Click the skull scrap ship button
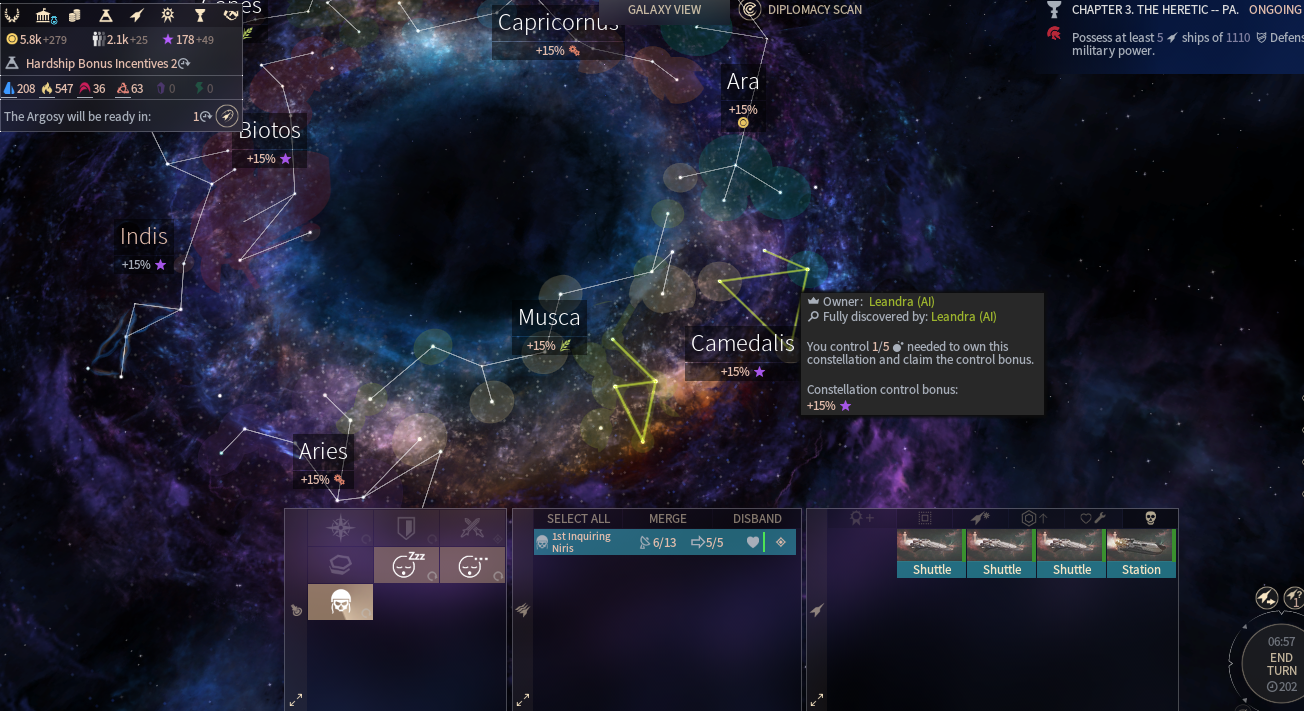1304x711 pixels. coord(1149,518)
